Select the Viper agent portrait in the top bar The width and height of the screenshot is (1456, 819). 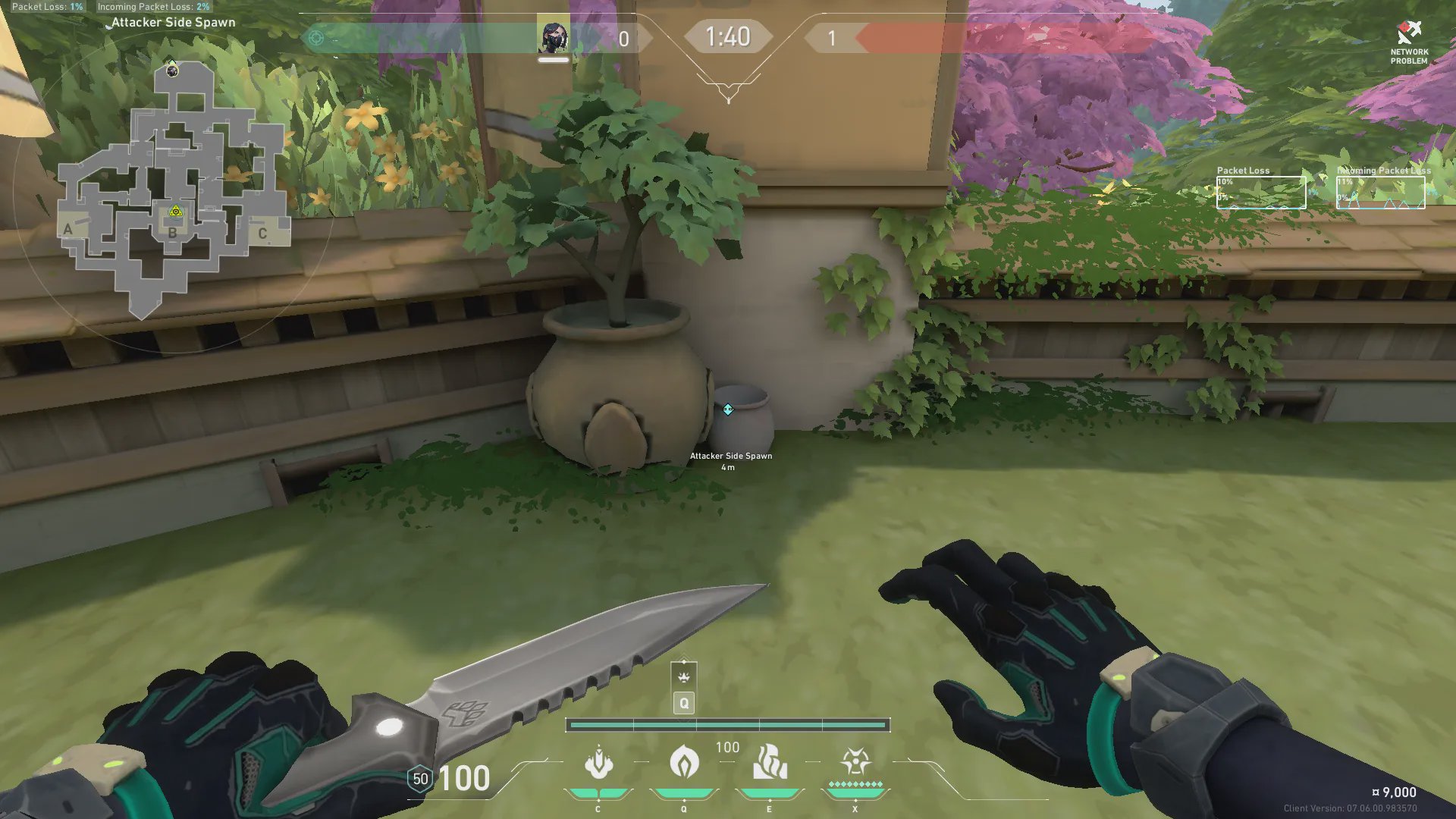[x=554, y=37]
